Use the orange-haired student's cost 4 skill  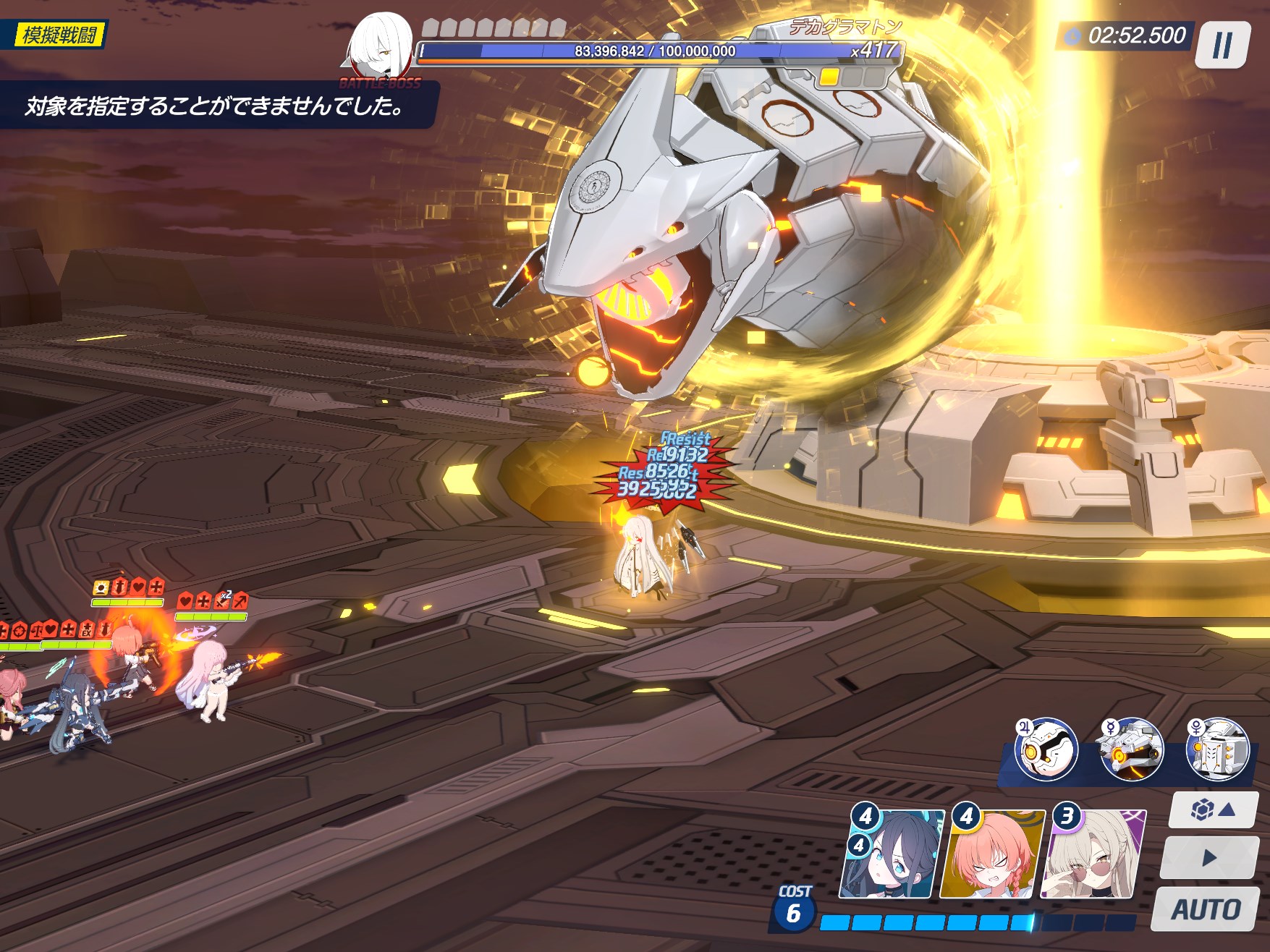pos(993,855)
